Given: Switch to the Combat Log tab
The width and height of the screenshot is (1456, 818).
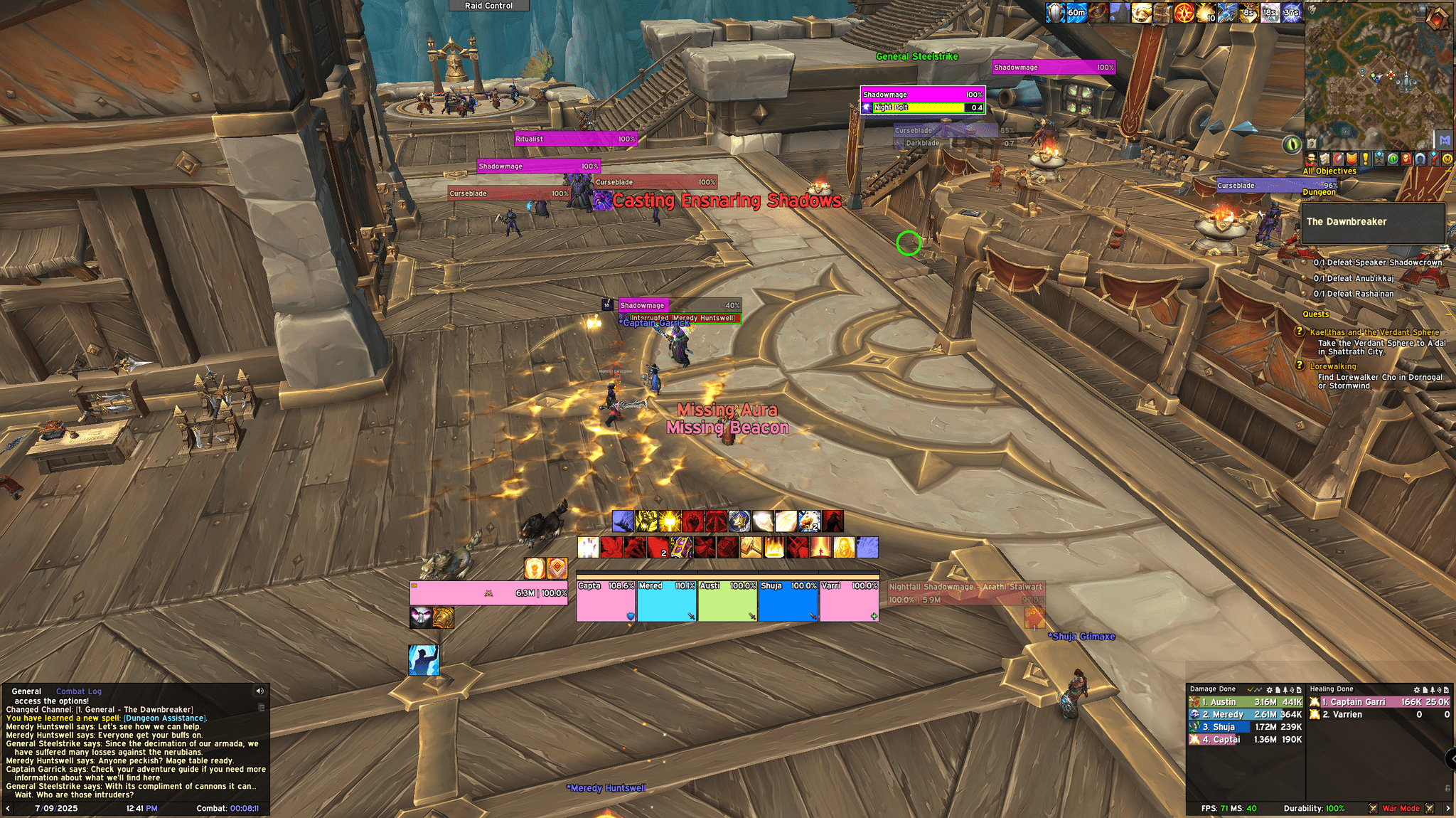Looking at the screenshot, I should pos(78,691).
